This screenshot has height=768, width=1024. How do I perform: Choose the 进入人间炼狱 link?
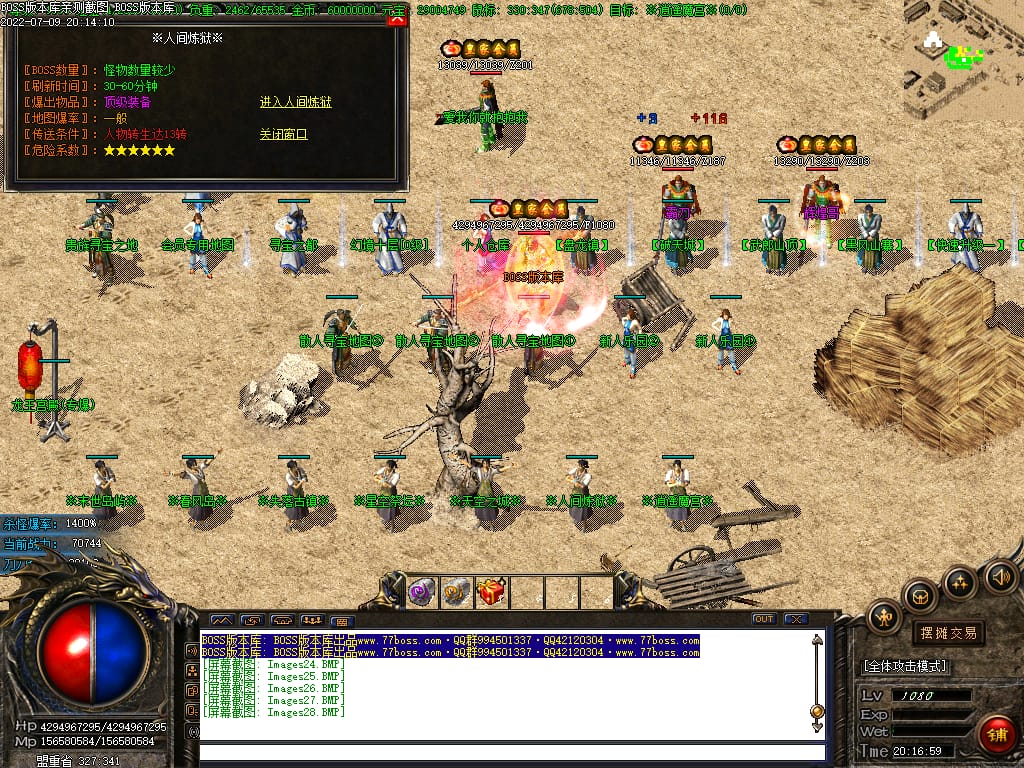[x=295, y=102]
